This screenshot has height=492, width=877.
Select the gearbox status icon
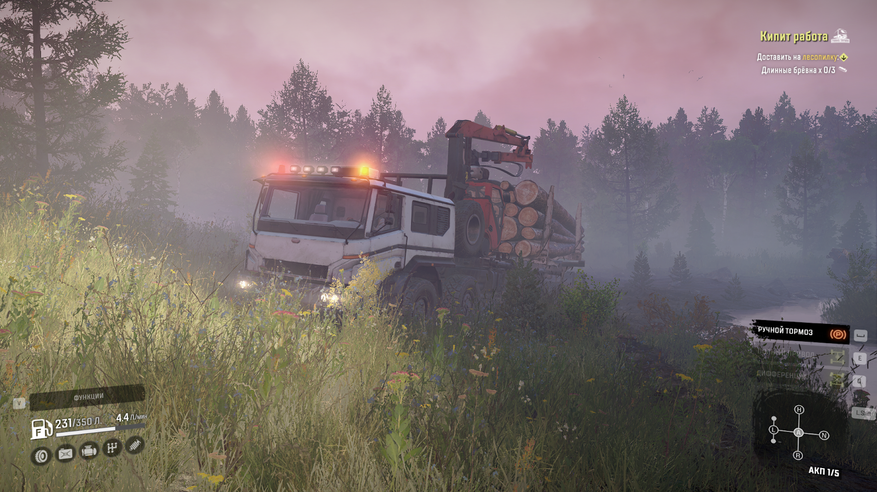[x=112, y=448]
